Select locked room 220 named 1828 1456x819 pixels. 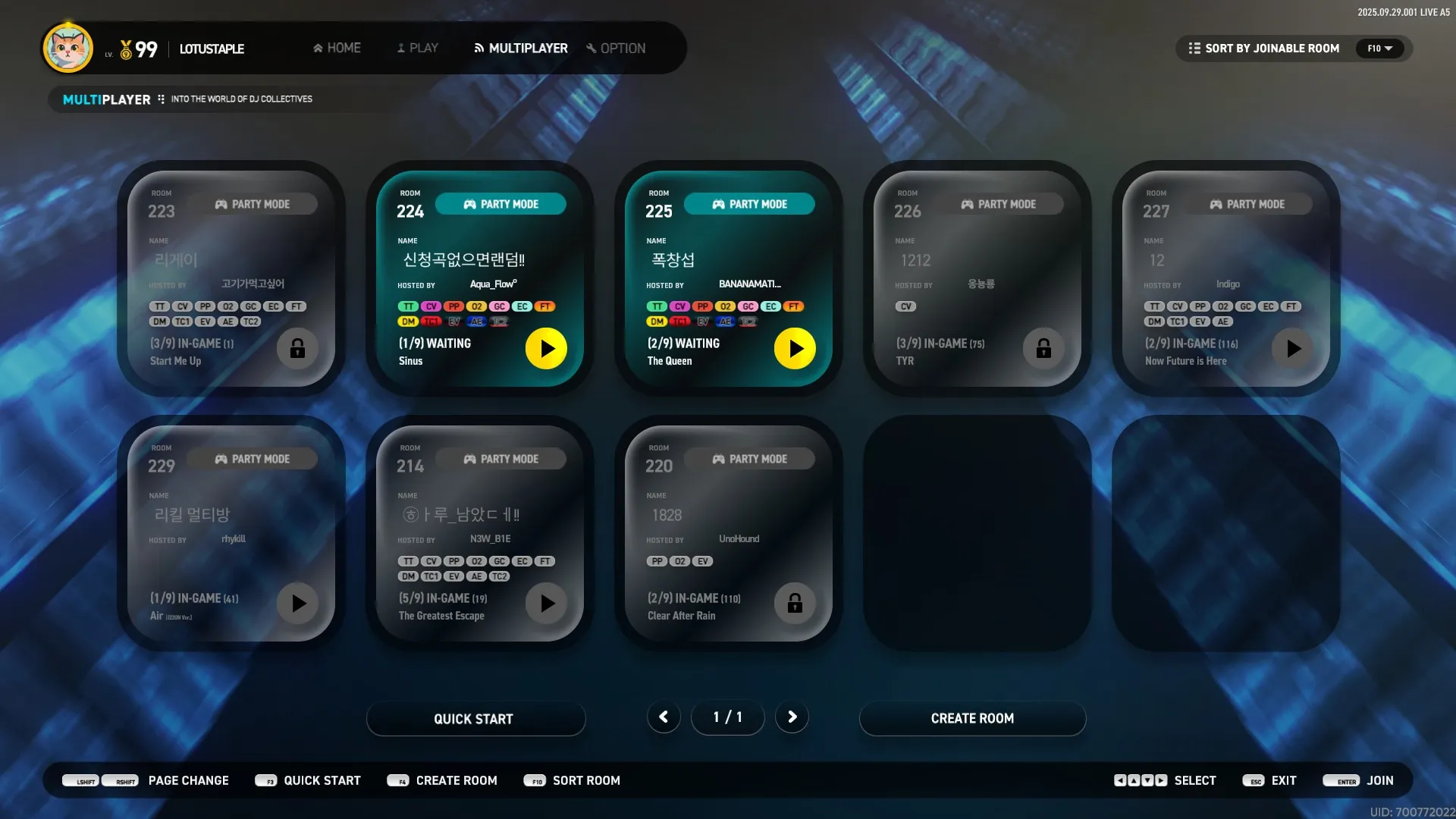coord(728,532)
